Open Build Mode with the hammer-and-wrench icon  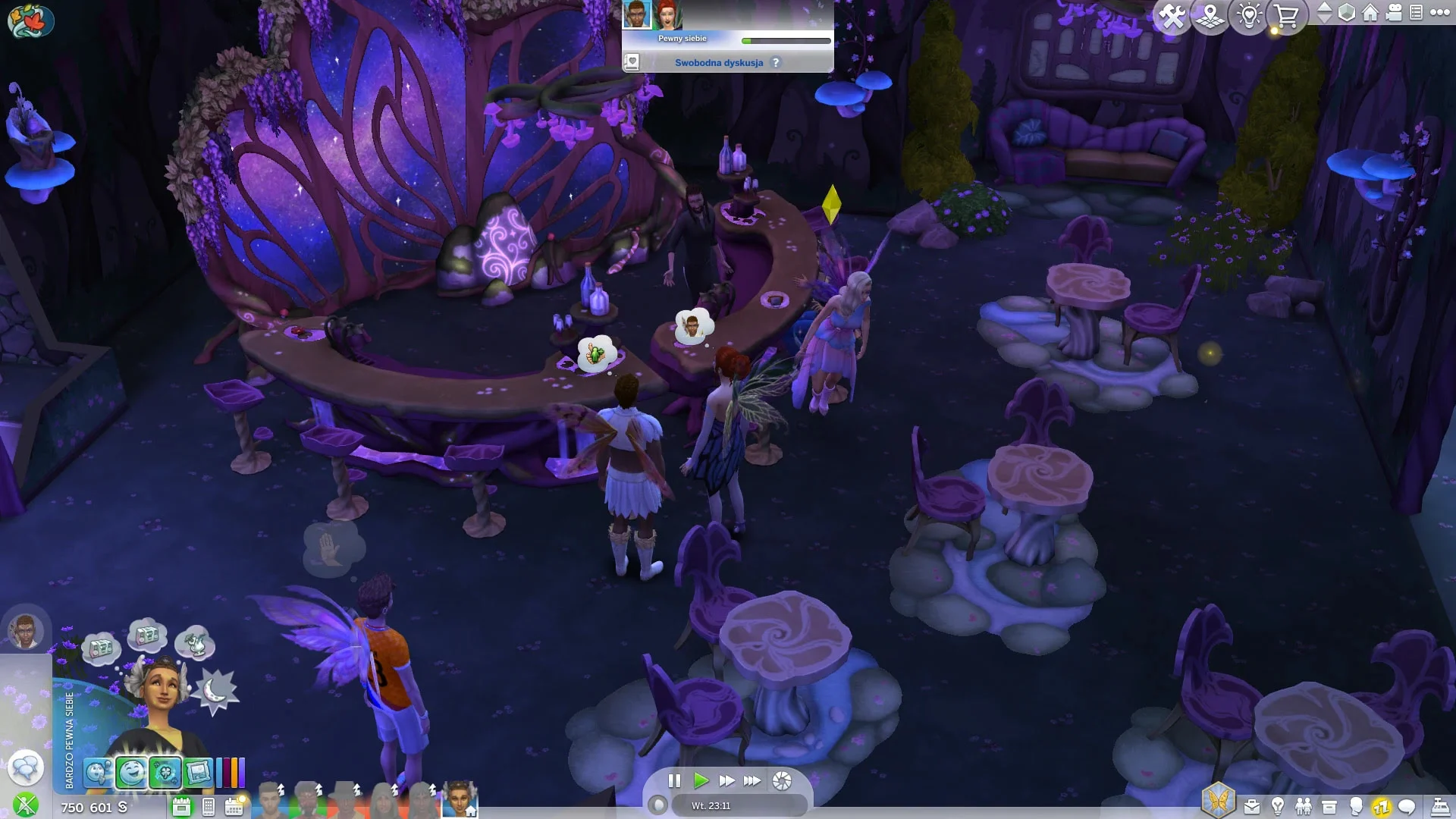pos(1172,16)
